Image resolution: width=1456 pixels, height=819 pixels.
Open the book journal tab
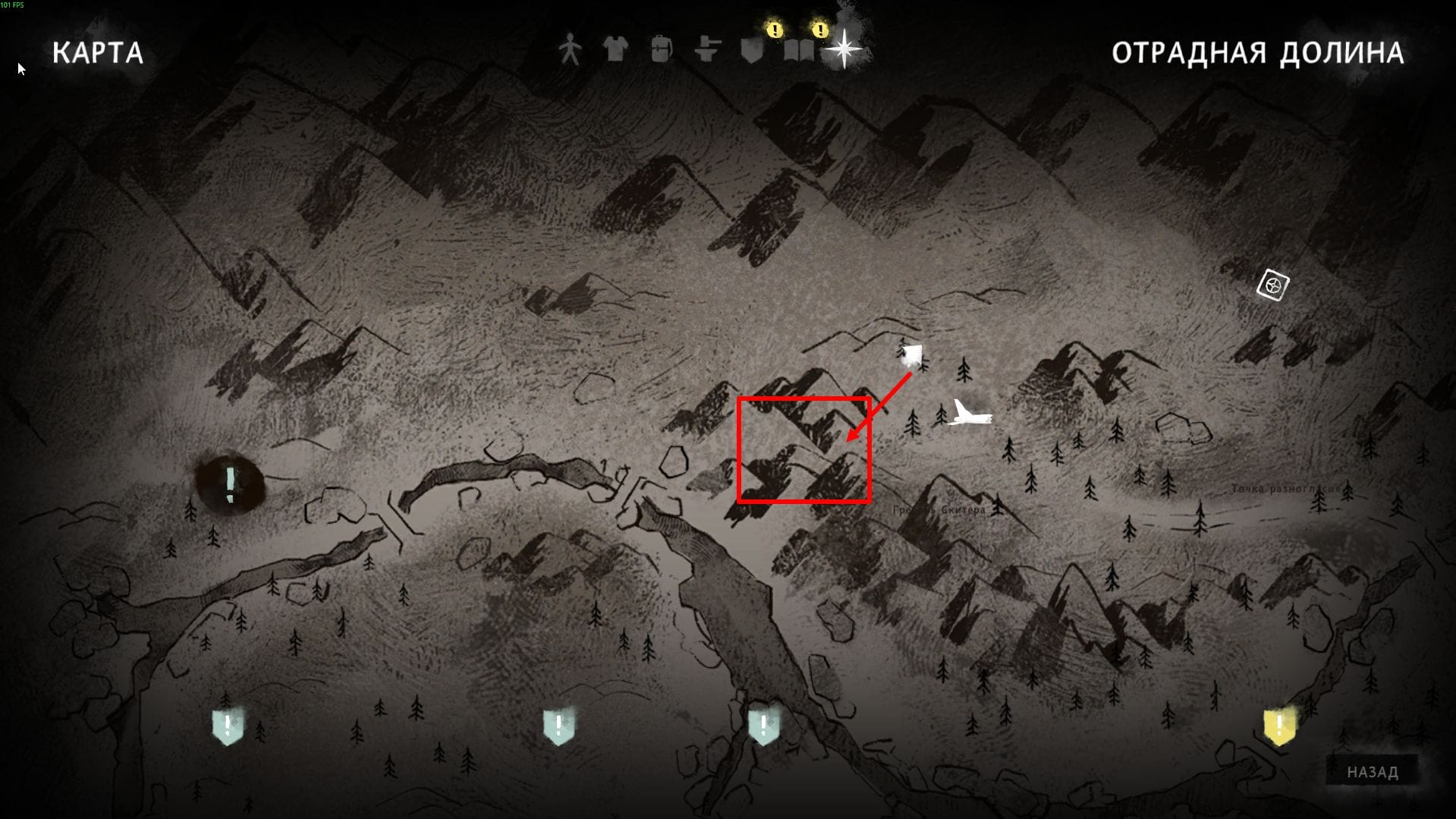click(x=798, y=50)
